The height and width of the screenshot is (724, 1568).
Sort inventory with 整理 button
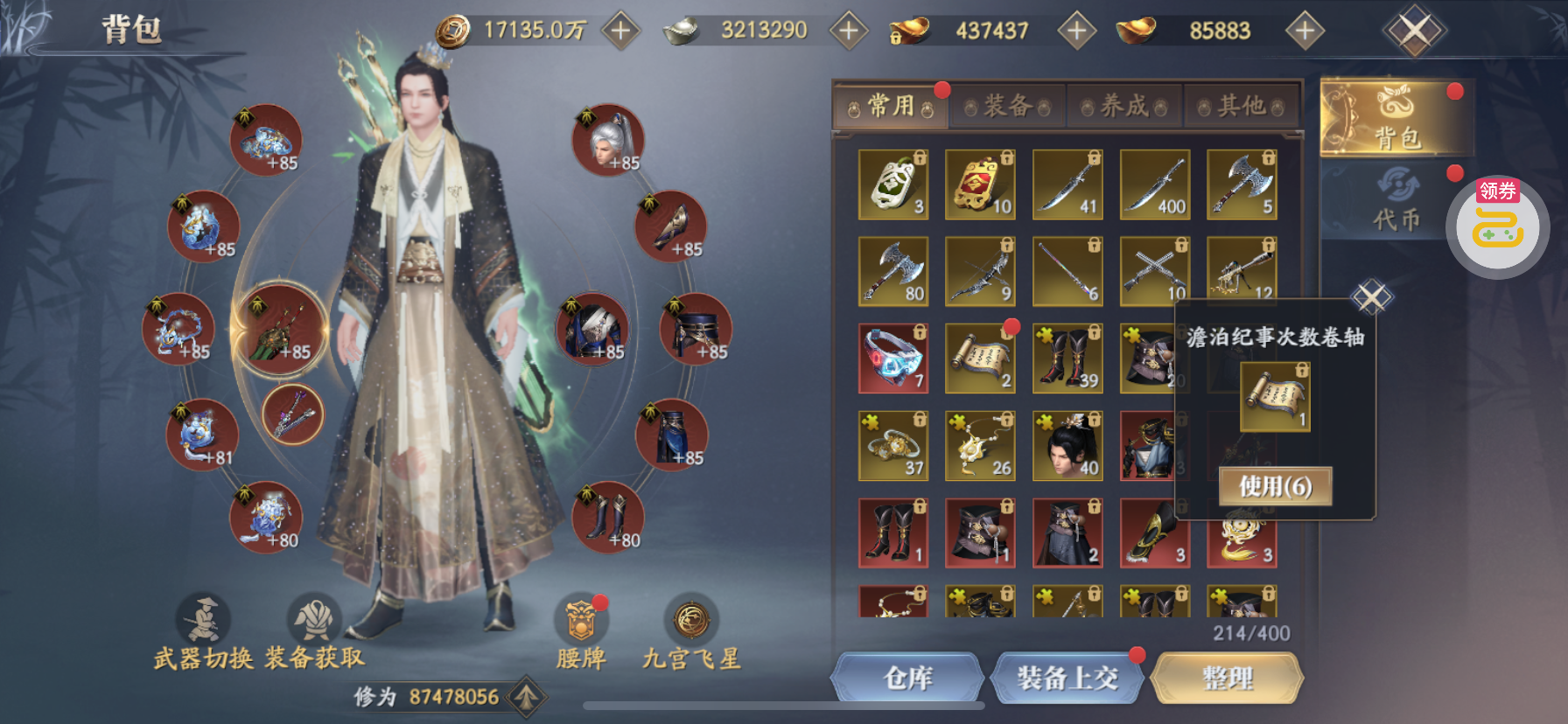click(x=1227, y=678)
